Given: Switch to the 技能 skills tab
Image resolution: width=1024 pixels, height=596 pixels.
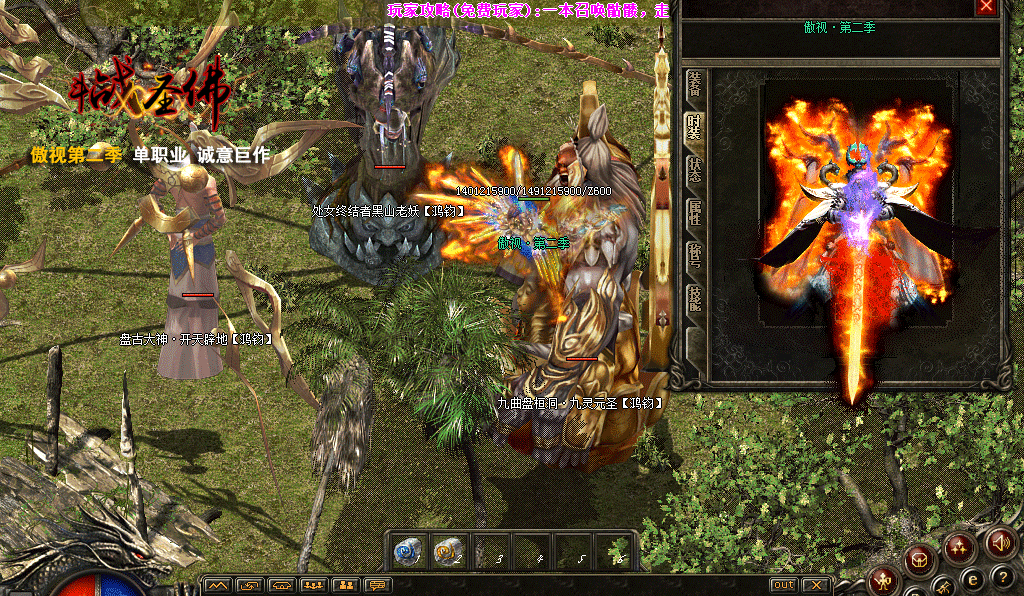Looking at the screenshot, I should click(694, 297).
